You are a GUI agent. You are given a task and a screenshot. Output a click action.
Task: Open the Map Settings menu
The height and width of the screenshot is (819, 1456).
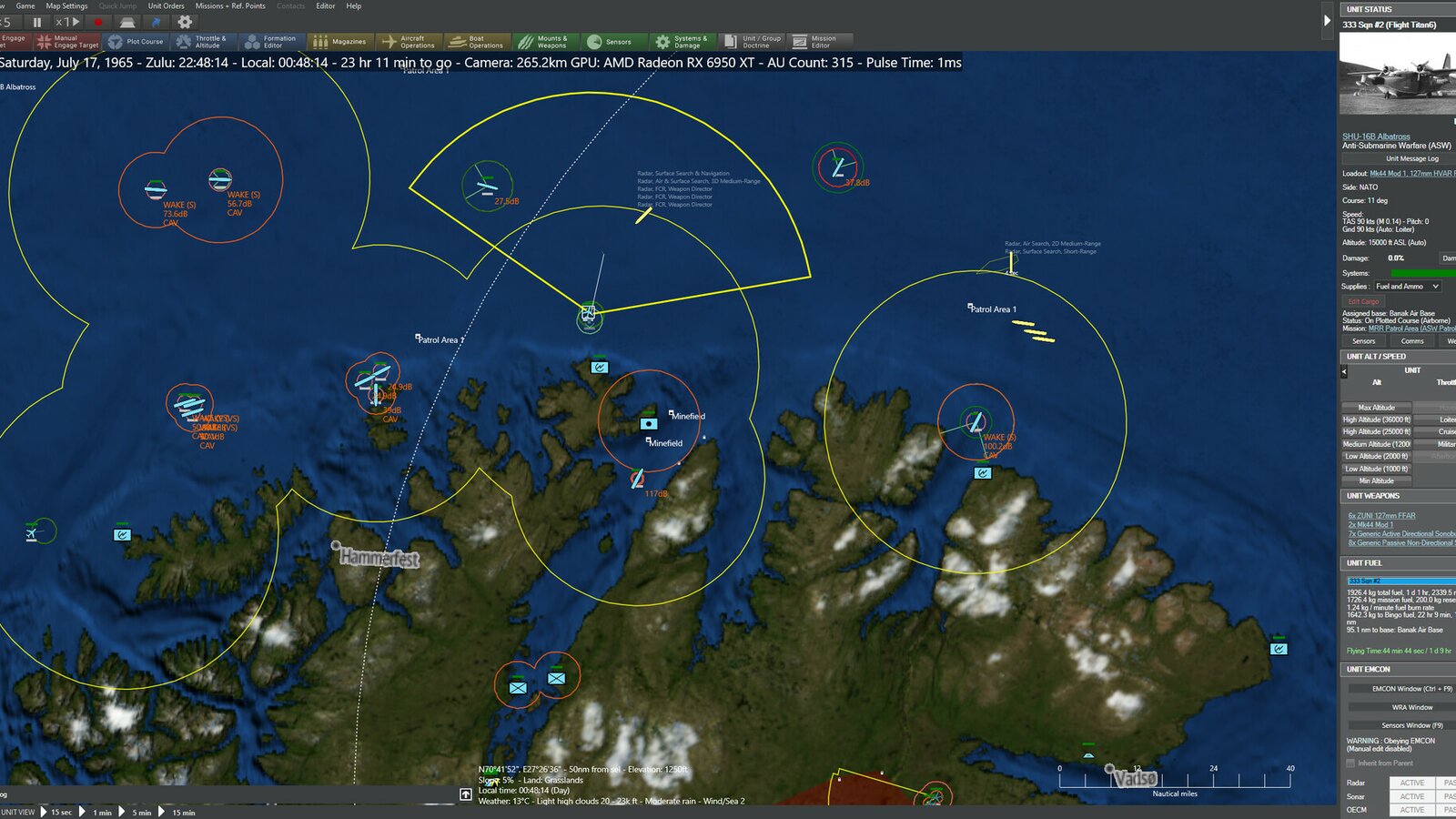click(66, 5)
